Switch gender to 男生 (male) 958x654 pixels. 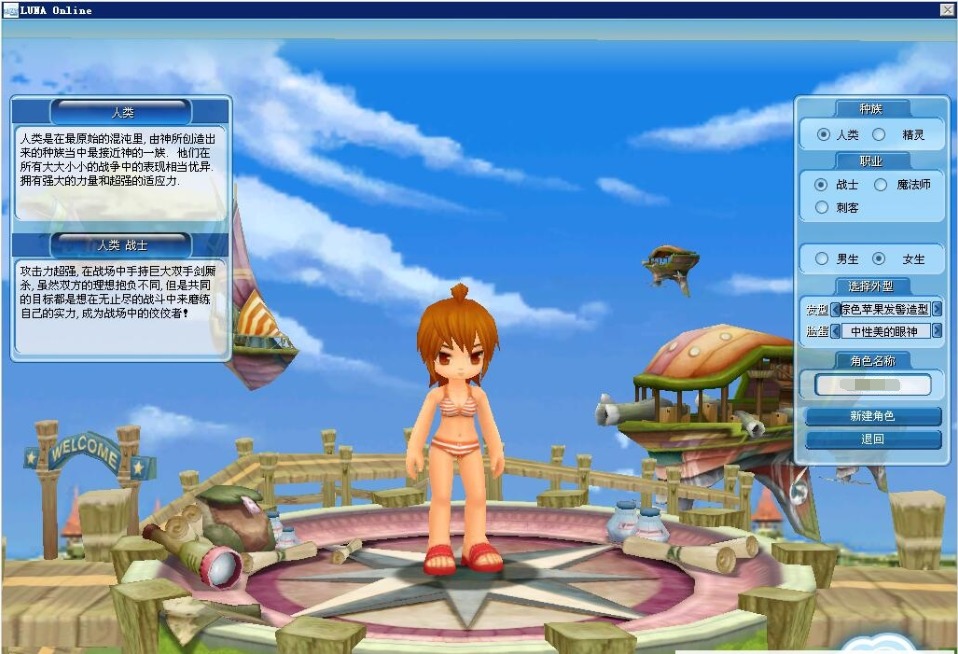[x=822, y=259]
